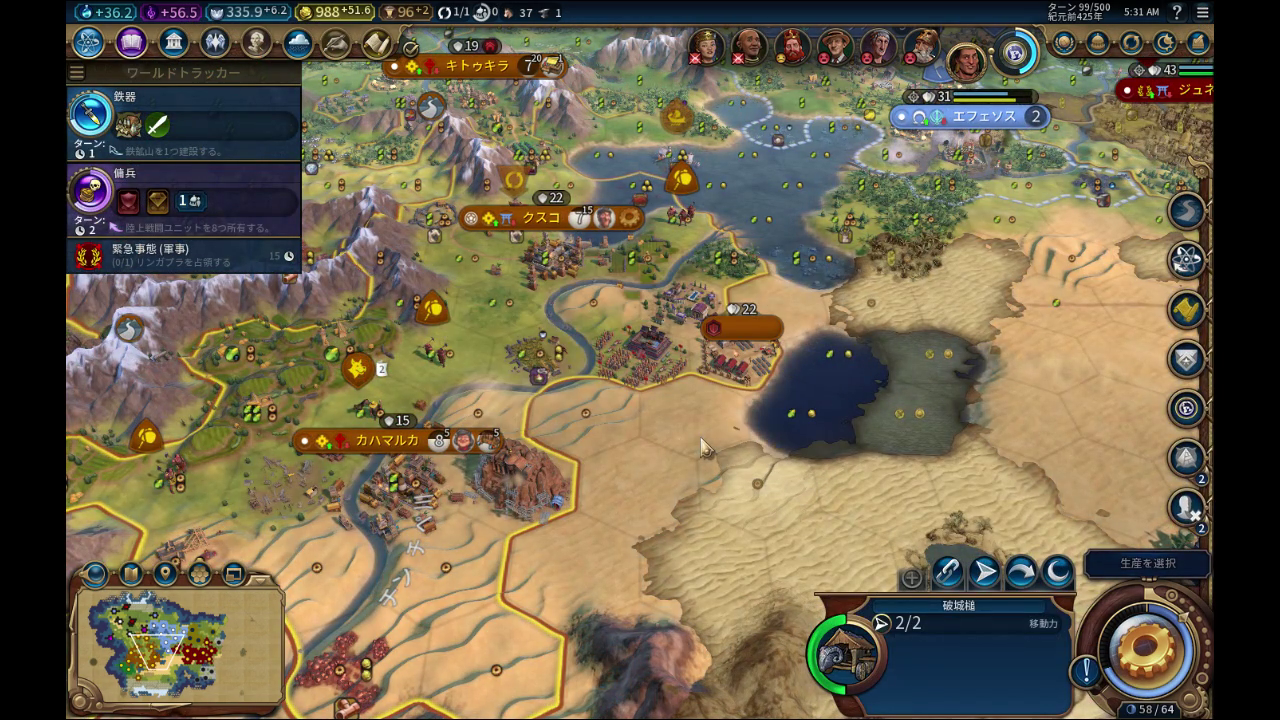Open the government building-icon screen
This screenshot has width=1280, height=720.
pyautogui.click(x=174, y=43)
